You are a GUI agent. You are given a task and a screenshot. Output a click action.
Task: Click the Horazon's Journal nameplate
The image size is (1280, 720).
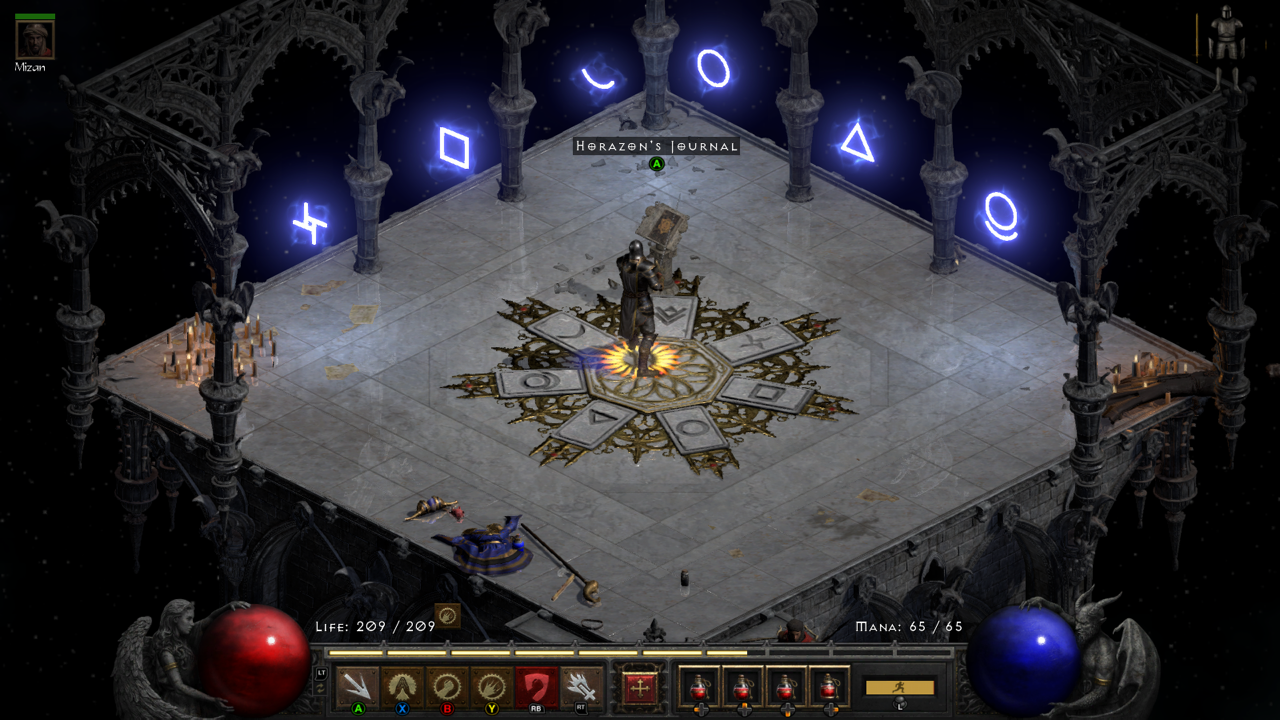pos(656,146)
